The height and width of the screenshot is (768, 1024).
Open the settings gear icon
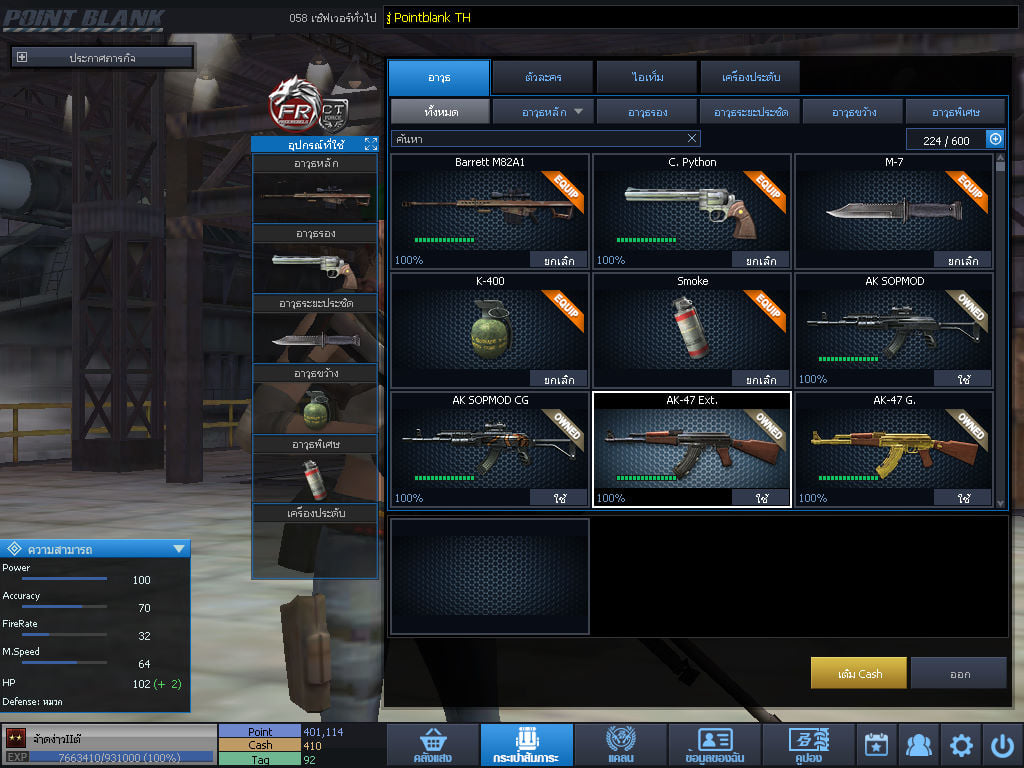(961, 745)
